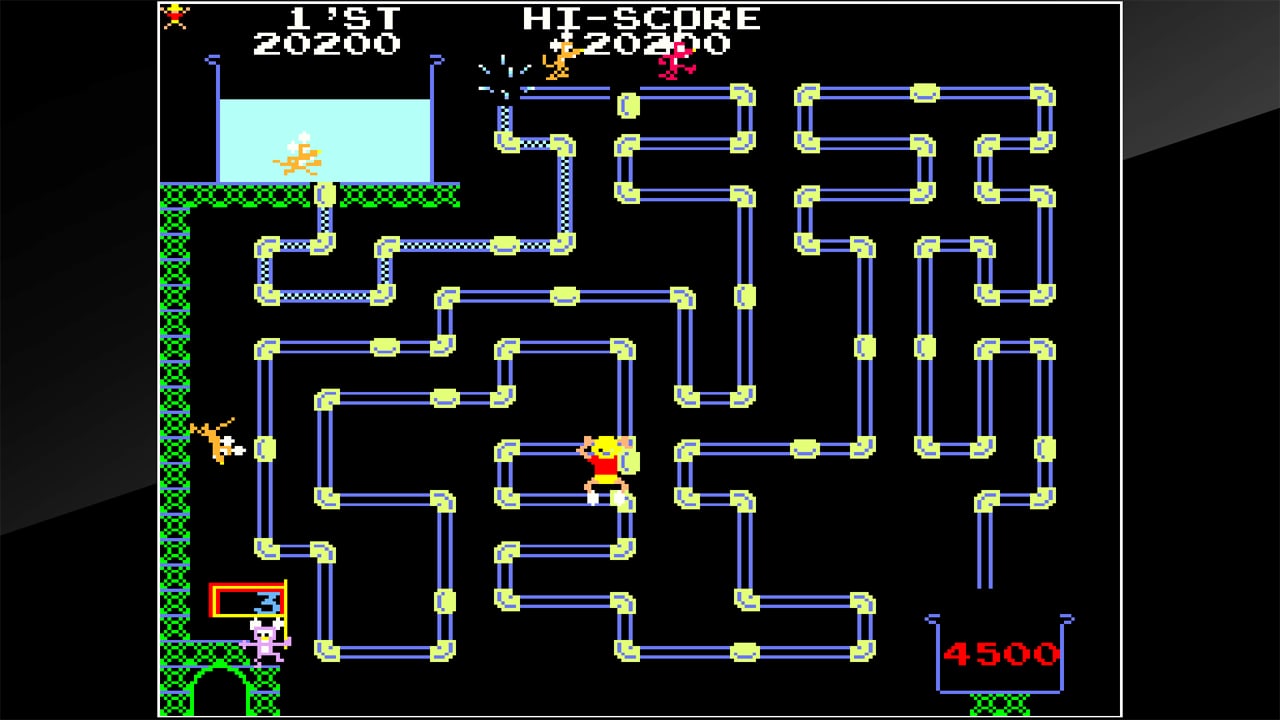Screen dimensions: 1280x720
Task: Click the small insect icon in the top-left corner
Action: click(175, 17)
